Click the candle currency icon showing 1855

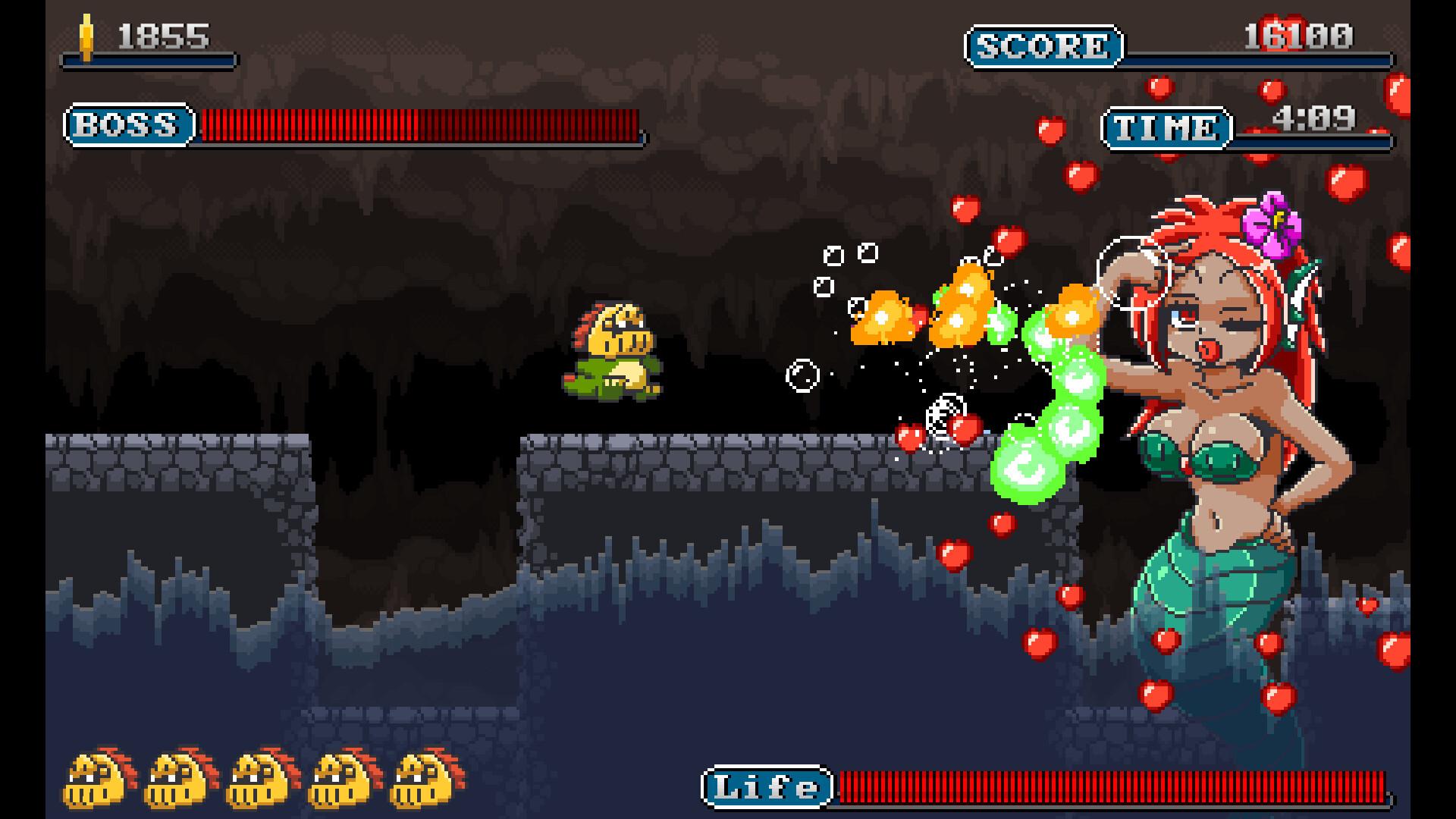[86, 34]
